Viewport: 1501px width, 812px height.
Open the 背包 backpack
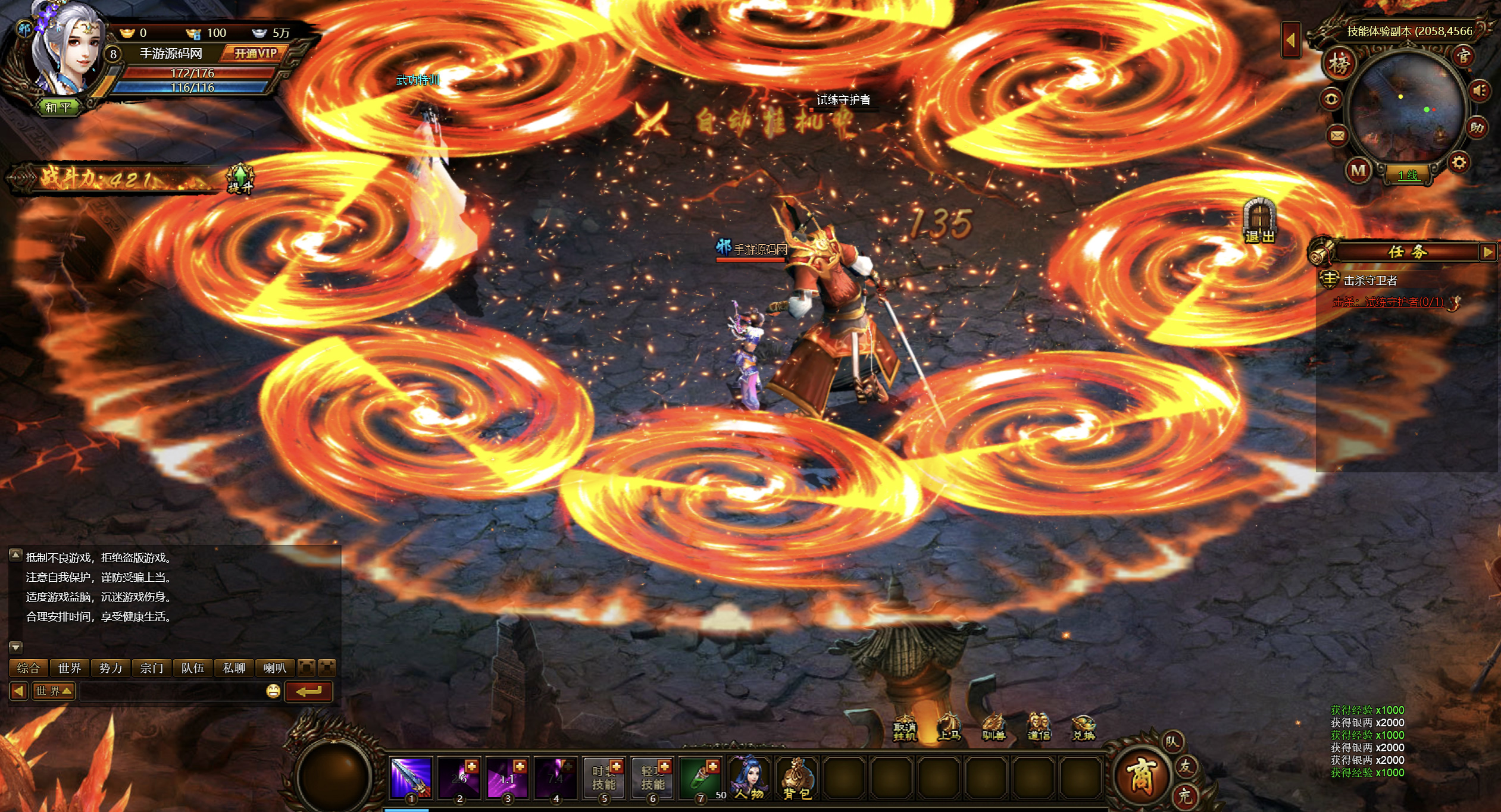click(797, 778)
